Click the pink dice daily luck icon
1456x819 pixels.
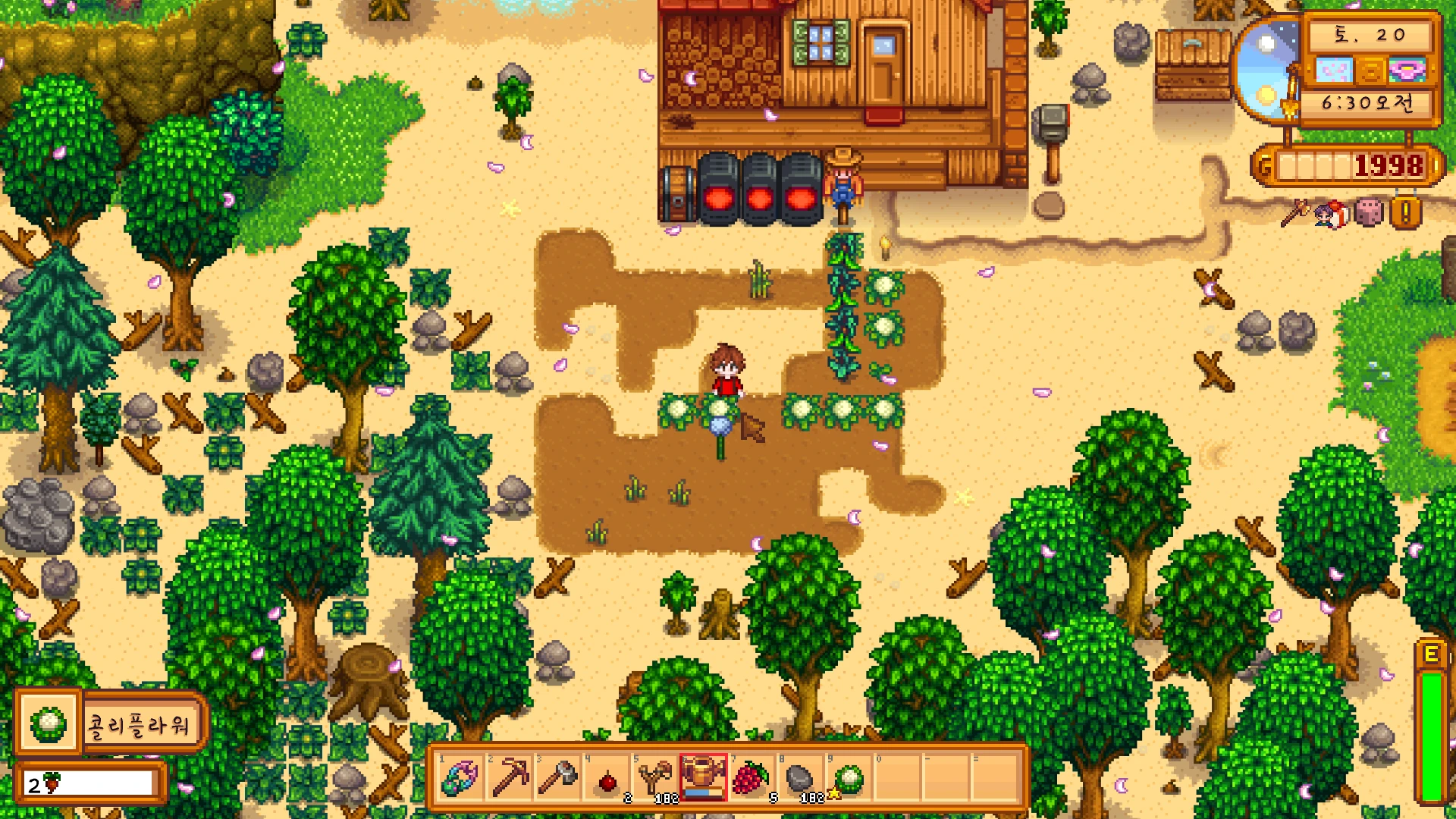tap(1369, 213)
